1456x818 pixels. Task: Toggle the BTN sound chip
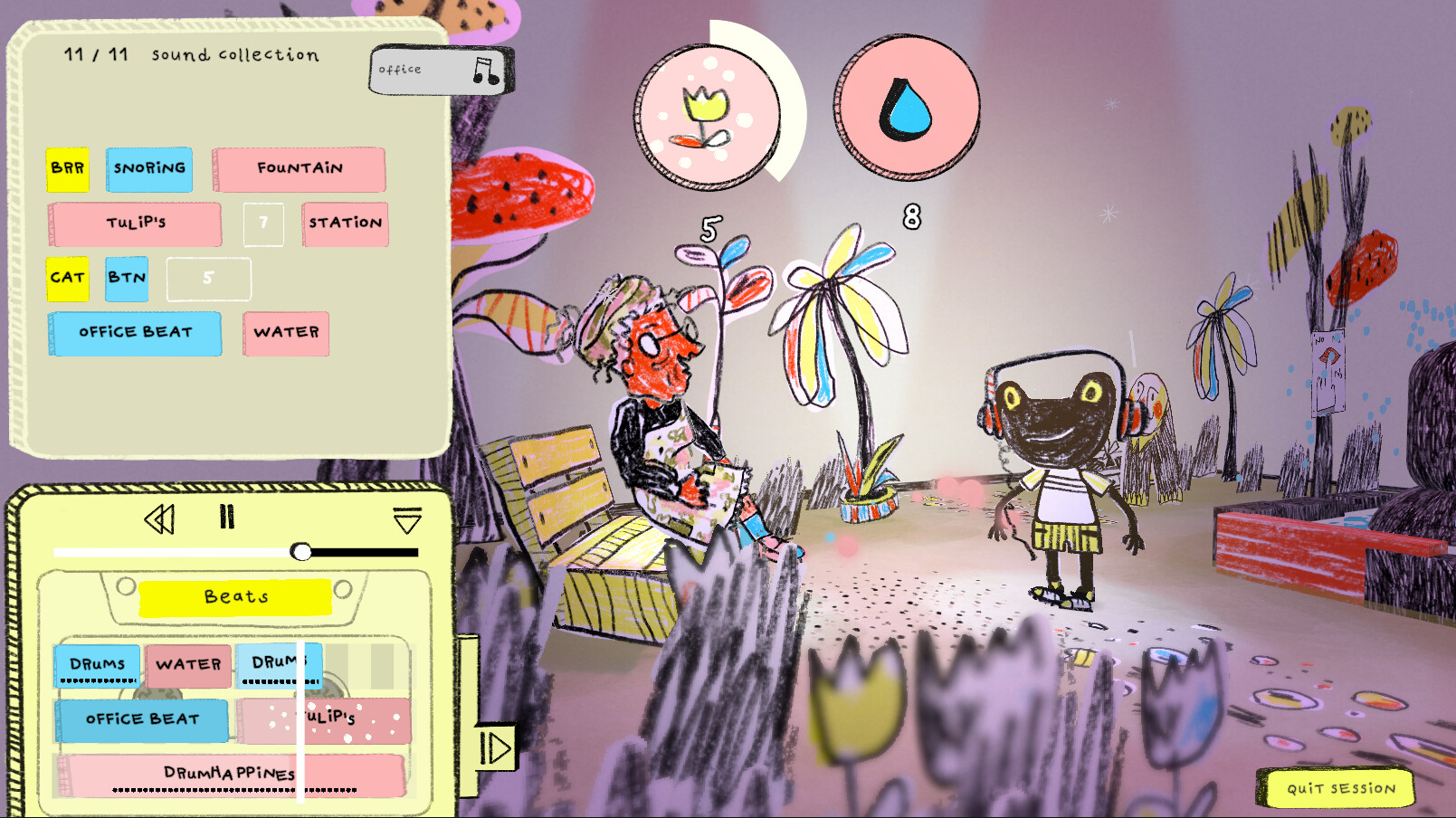coord(127,279)
